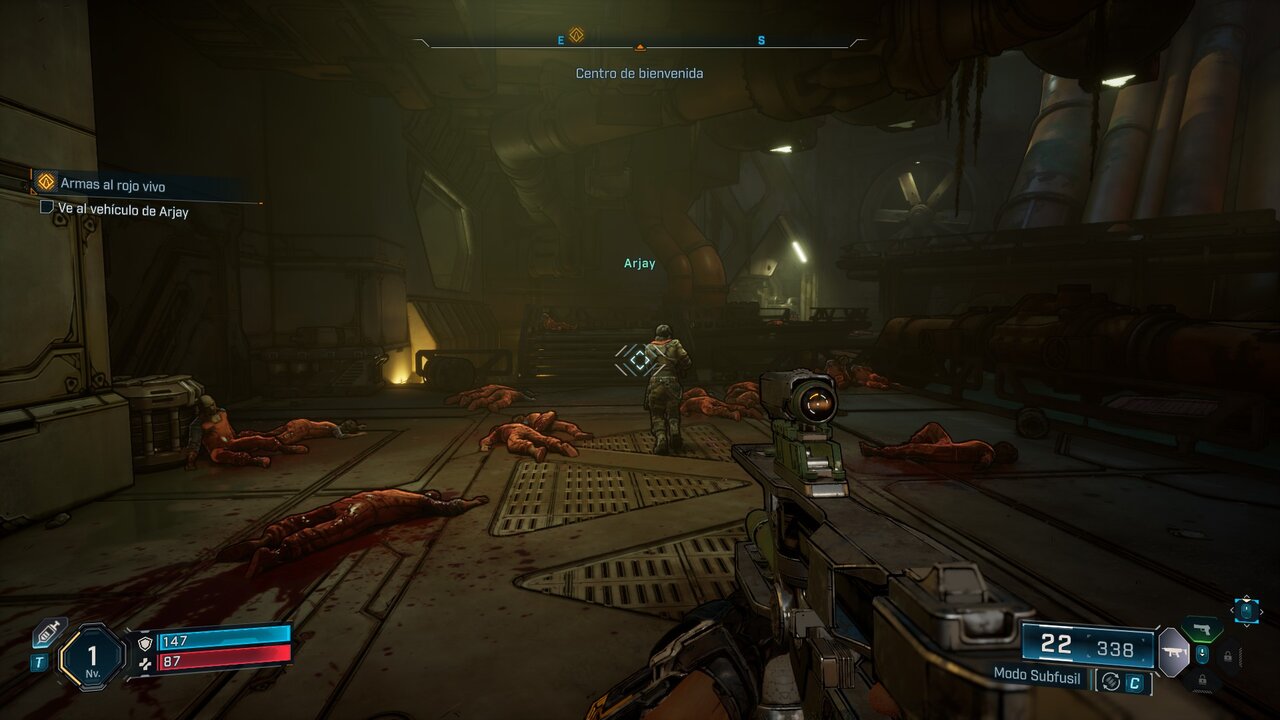The height and width of the screenshot is (720, 1280).
Task: Switch to the pistol weapon slot
Action: [x=1202, y=629]
